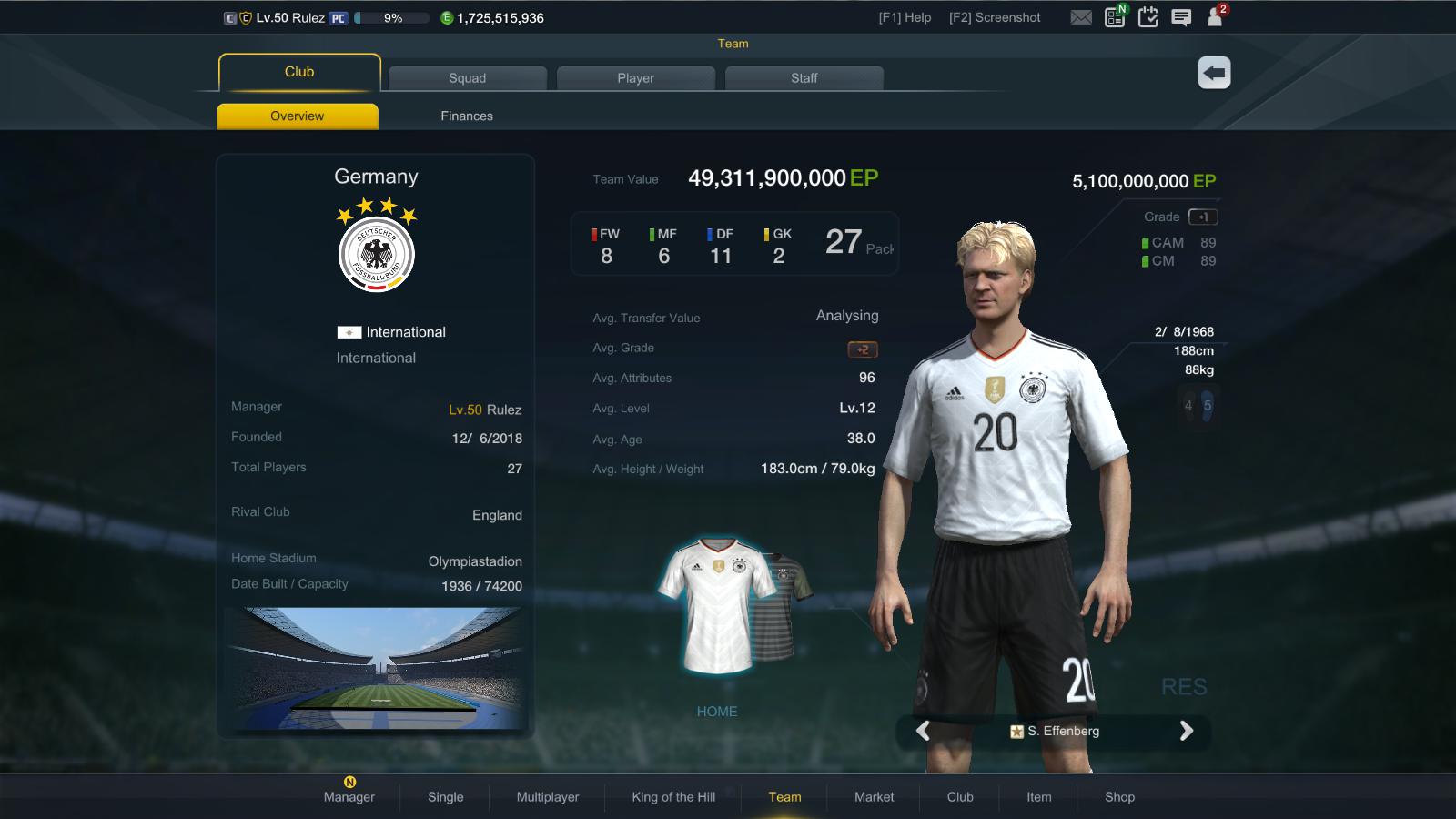Select King of the Hill mode
The height and width of the screenshot is (819, 1456).
[x=673, y=796]
